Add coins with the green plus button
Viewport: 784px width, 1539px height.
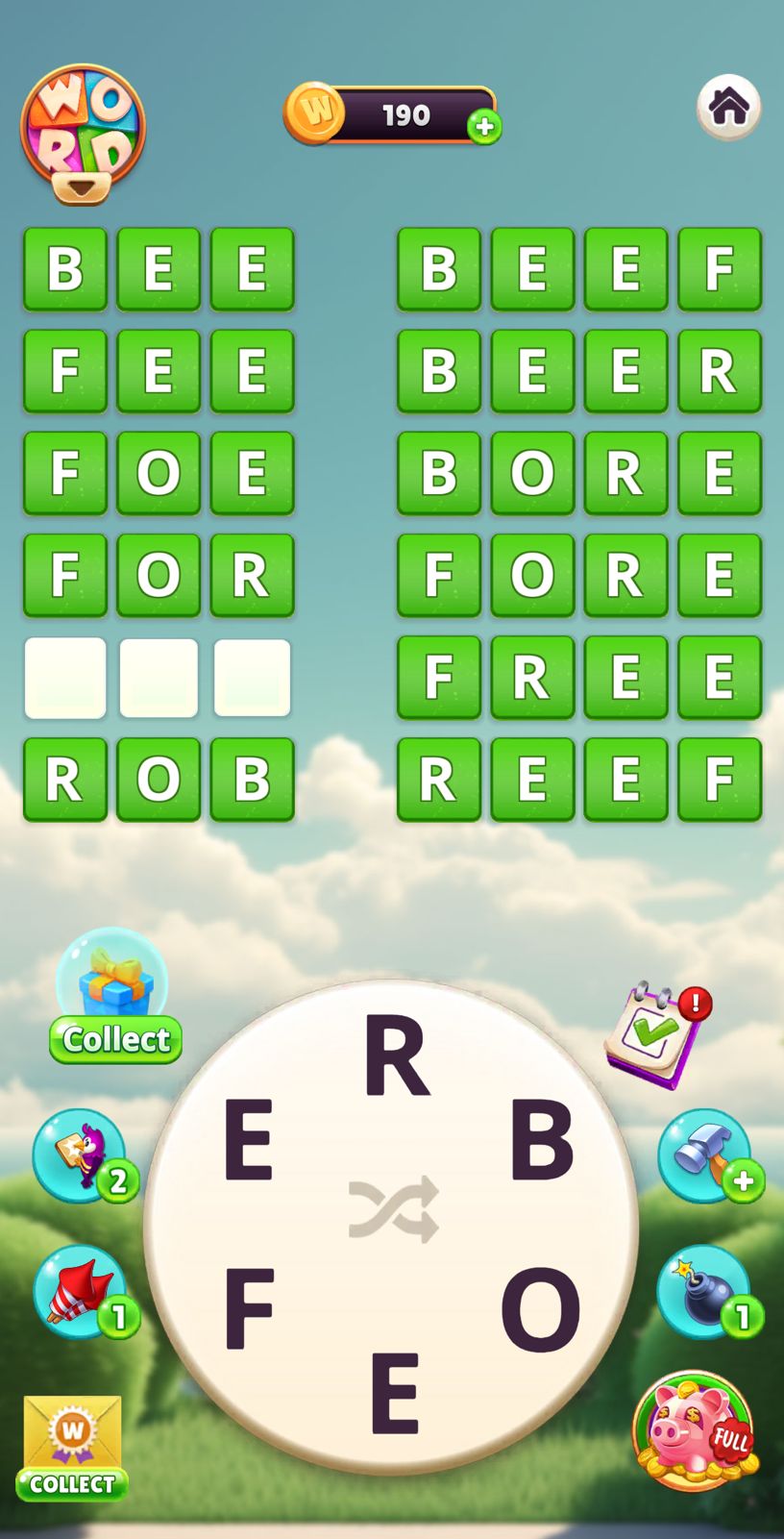click(x=484, y=126)
